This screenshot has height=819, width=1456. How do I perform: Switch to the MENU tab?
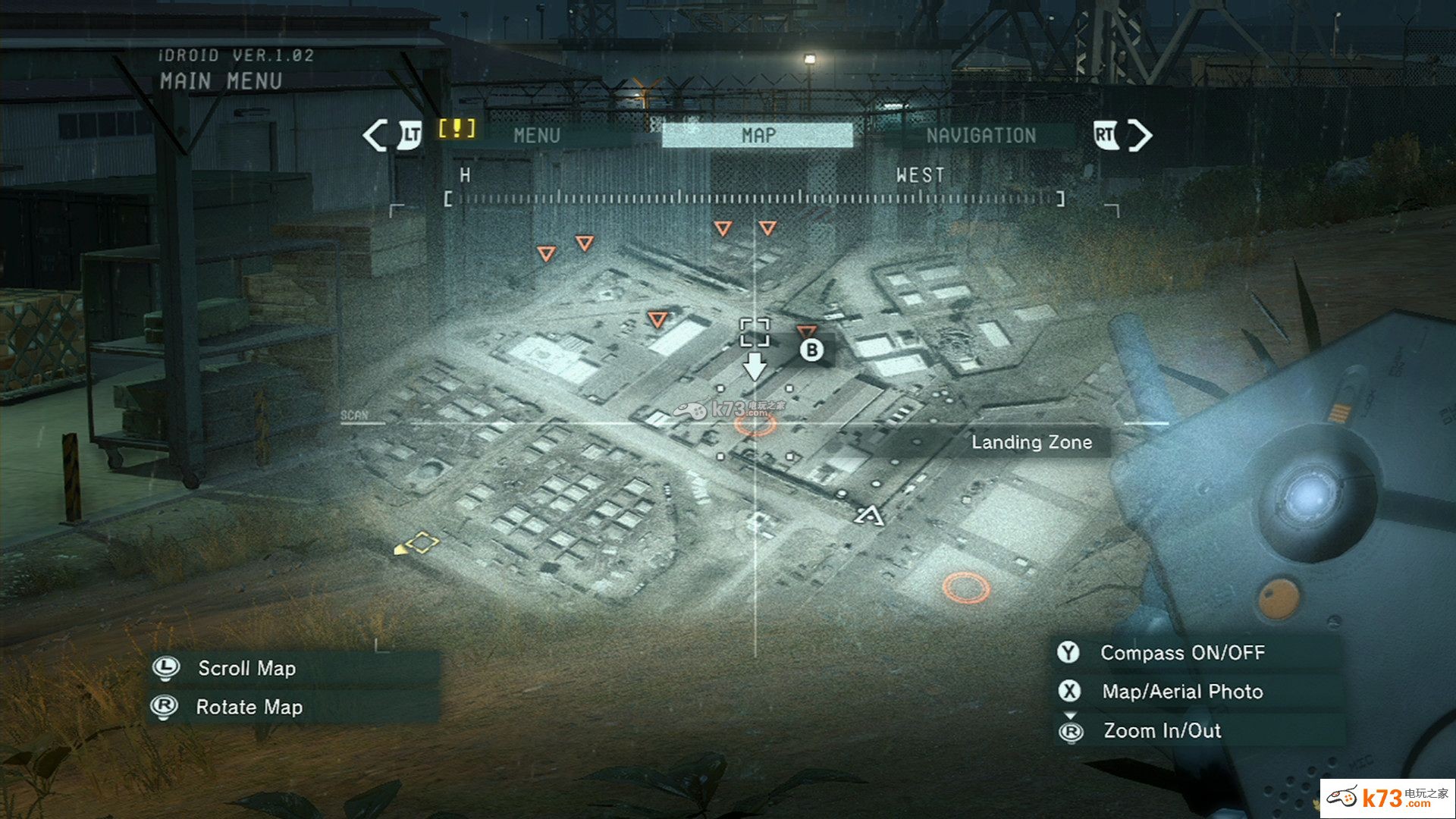(x=536, y=136)
